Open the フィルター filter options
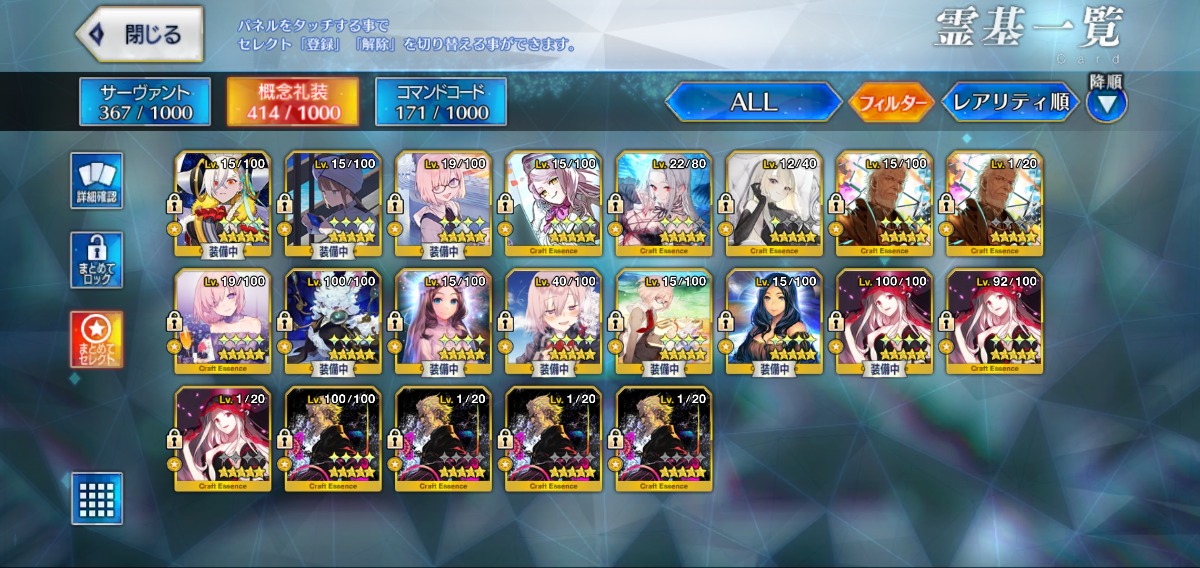1200x568 pixels. [892, 102]
